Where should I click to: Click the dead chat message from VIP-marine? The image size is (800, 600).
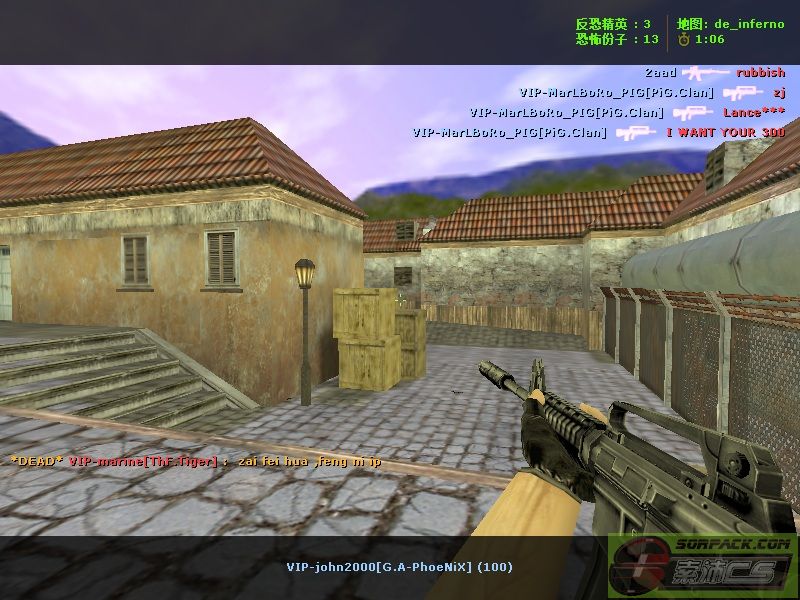click(196, 461)
